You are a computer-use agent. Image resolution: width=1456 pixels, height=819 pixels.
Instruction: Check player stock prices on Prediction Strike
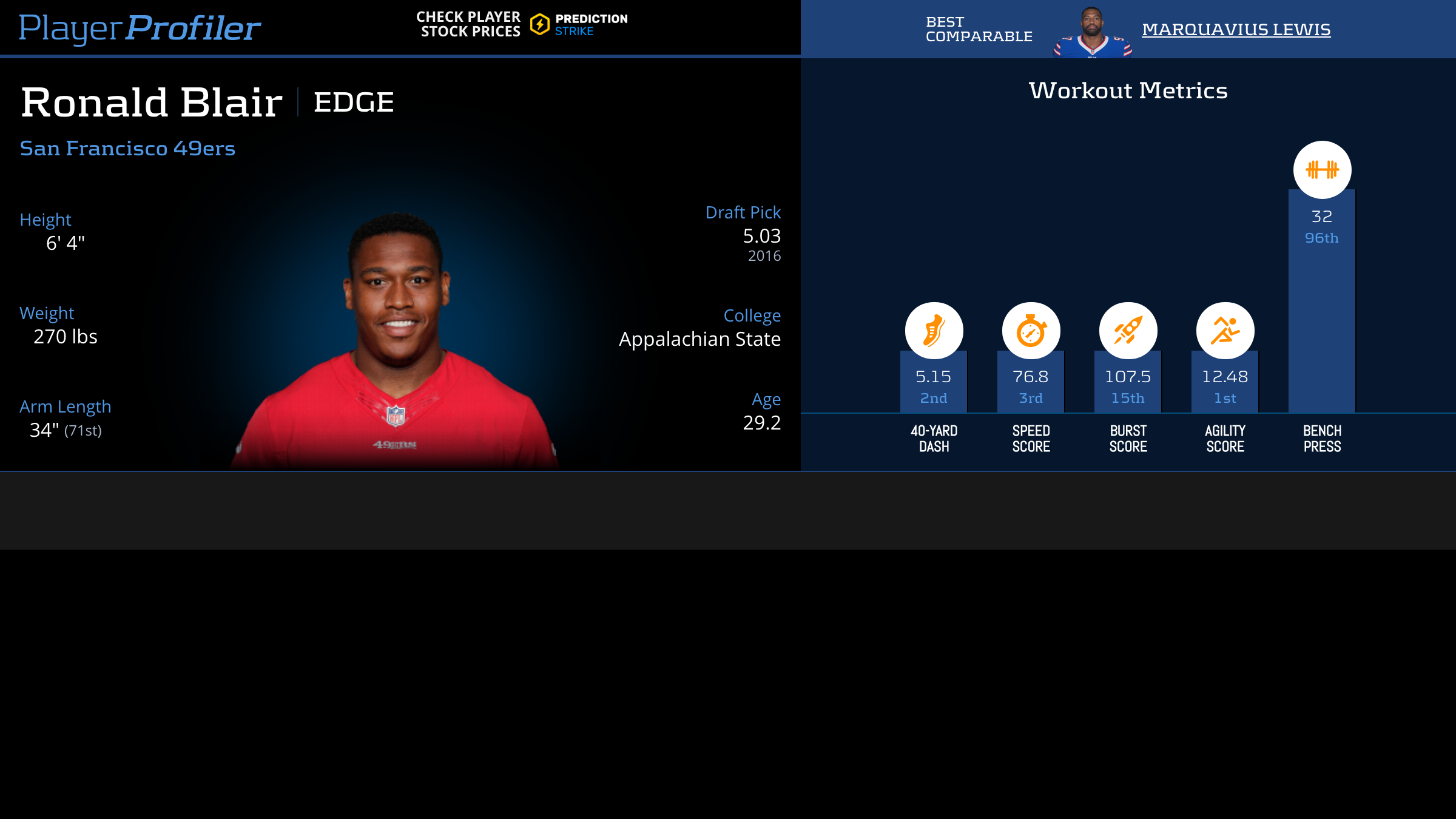(522, 24)
